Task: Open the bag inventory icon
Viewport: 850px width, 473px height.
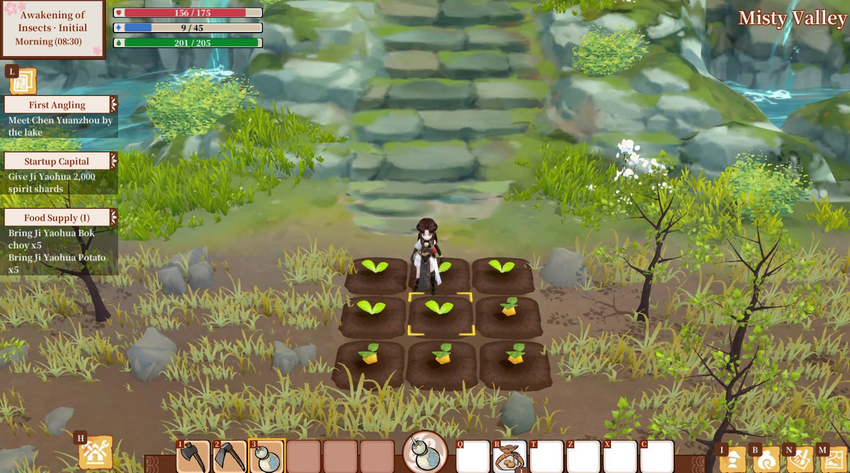Action: coord(766,459)
